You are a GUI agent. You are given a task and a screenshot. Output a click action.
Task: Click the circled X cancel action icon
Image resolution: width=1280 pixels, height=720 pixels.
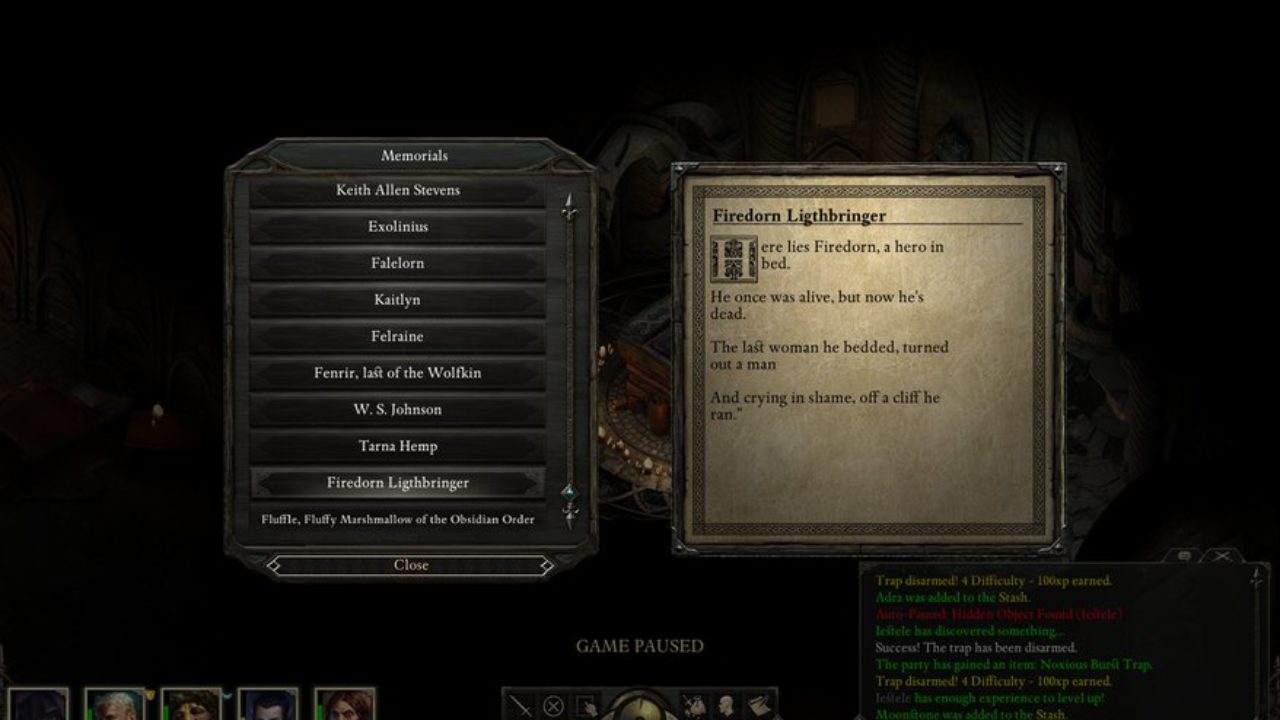(553, 706)
